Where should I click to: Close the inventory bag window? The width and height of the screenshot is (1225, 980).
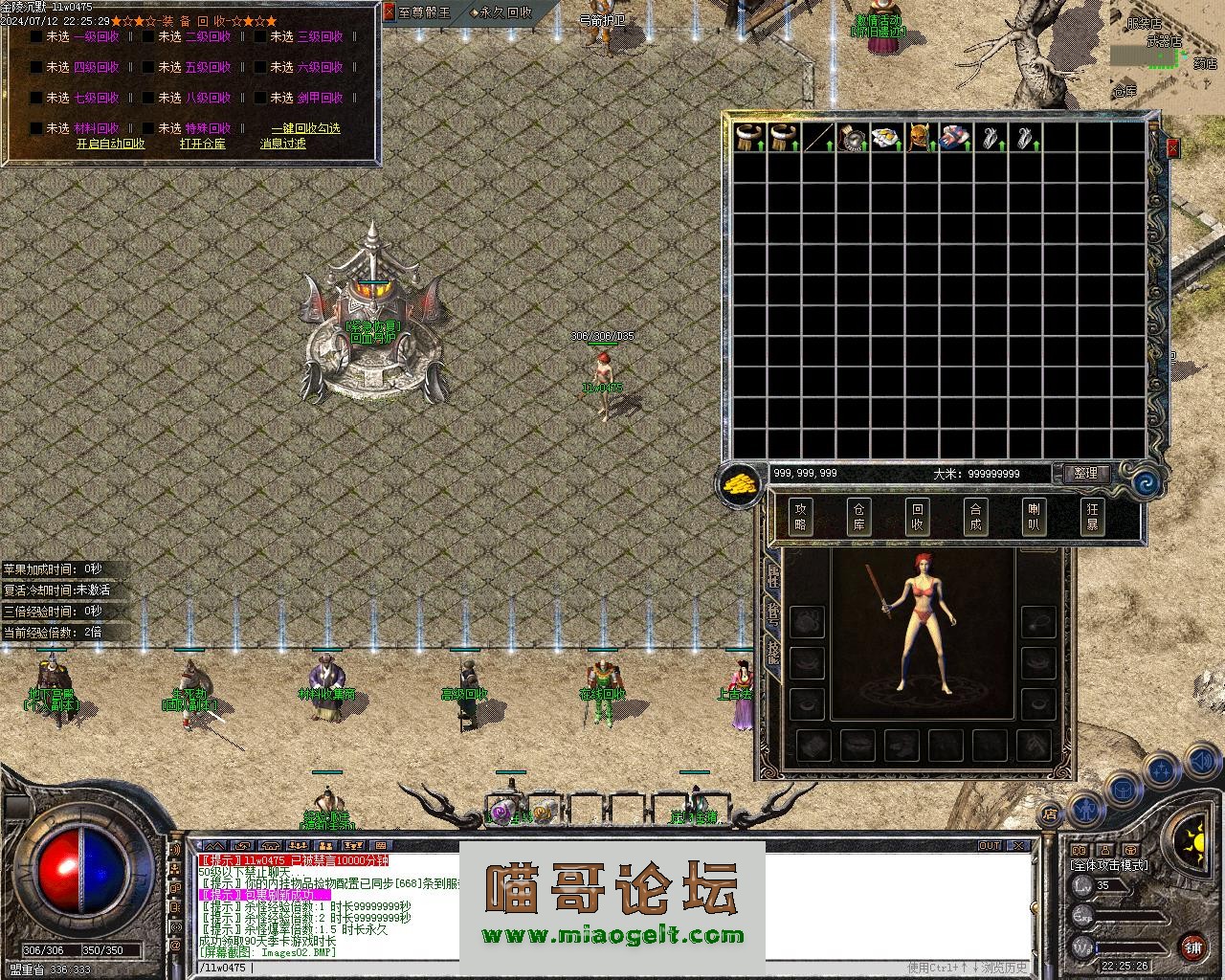point(1173,148)
